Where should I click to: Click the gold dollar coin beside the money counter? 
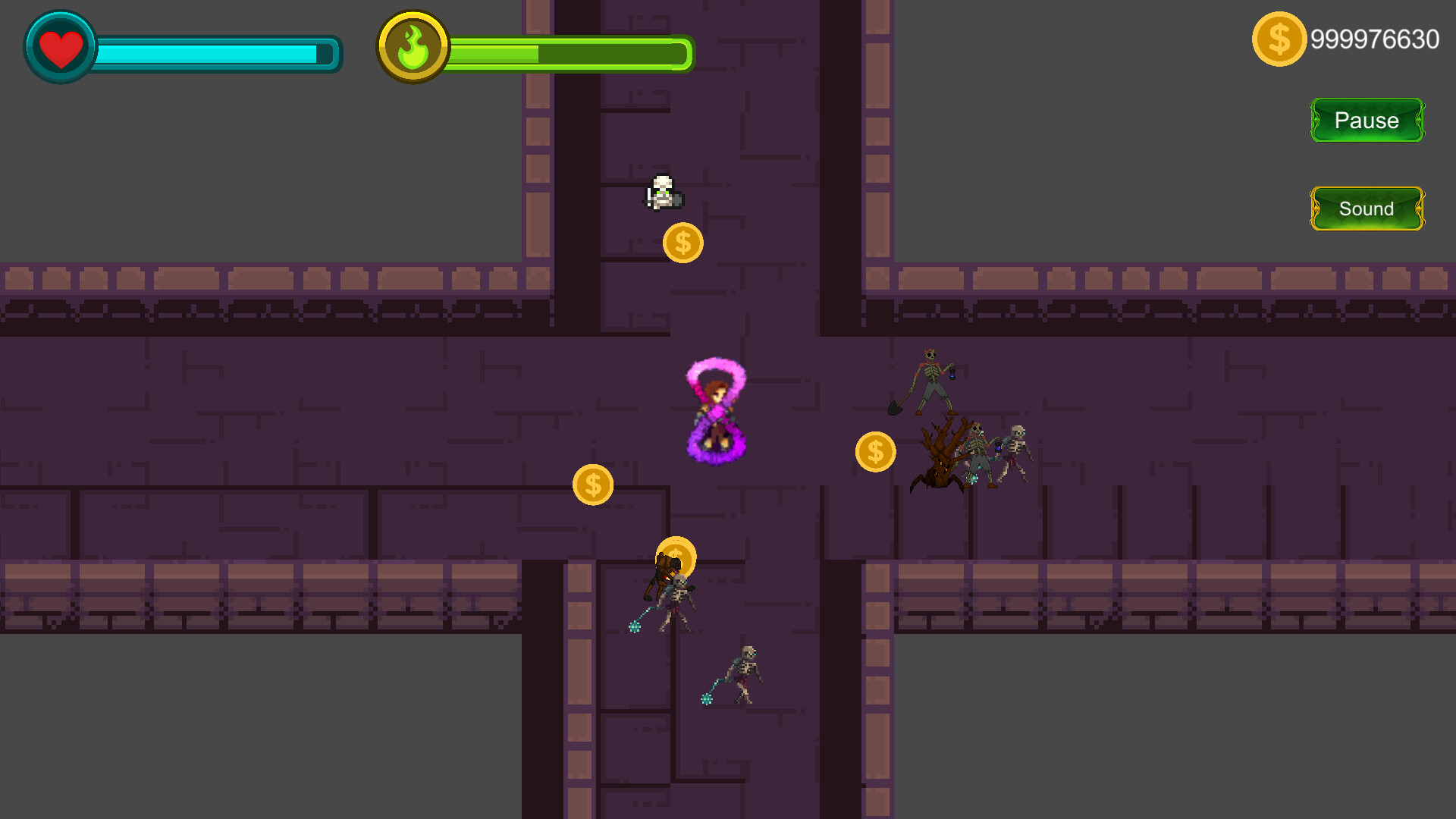(1279, 37)
